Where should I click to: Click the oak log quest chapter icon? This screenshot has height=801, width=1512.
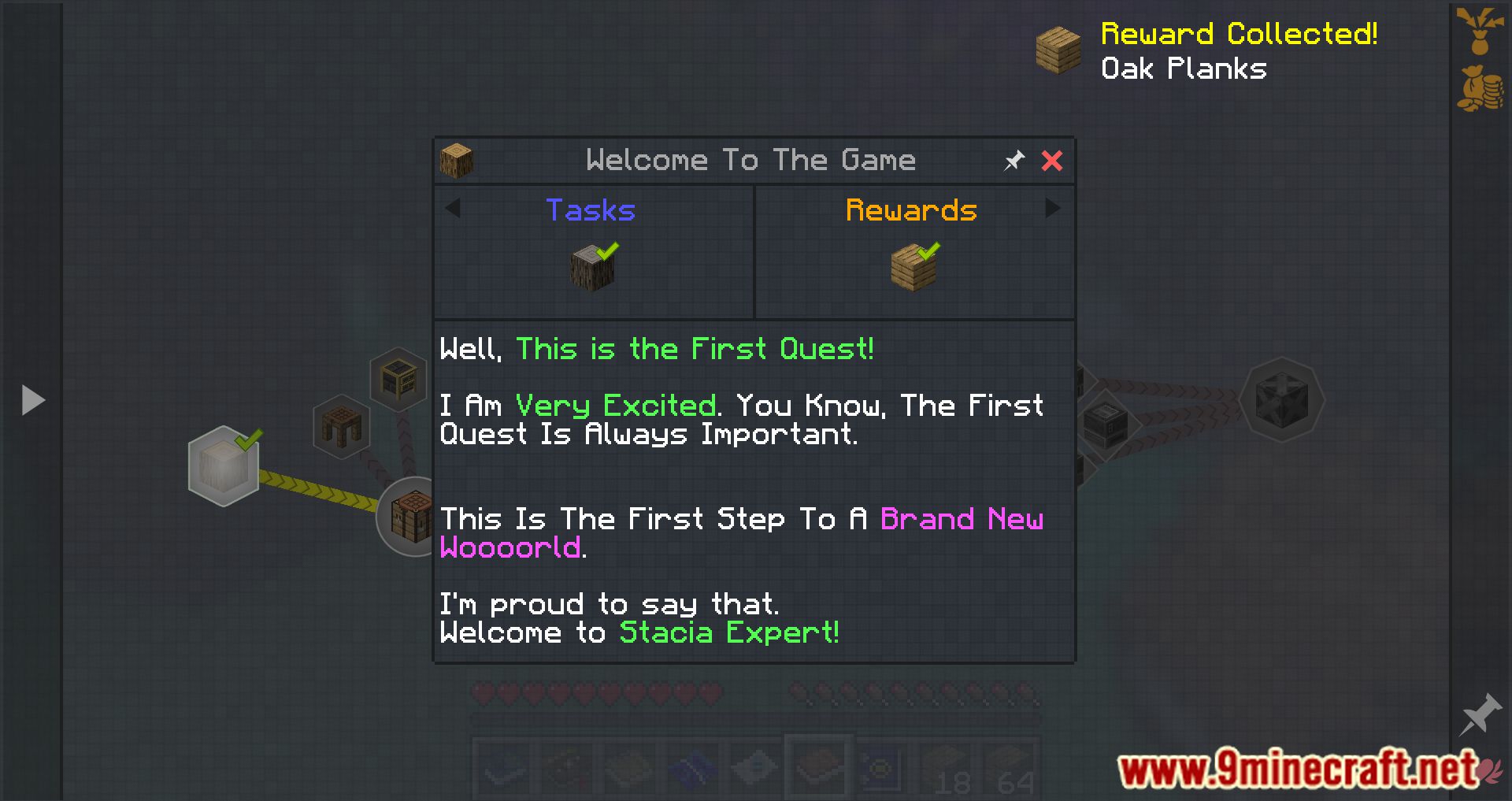457,159
